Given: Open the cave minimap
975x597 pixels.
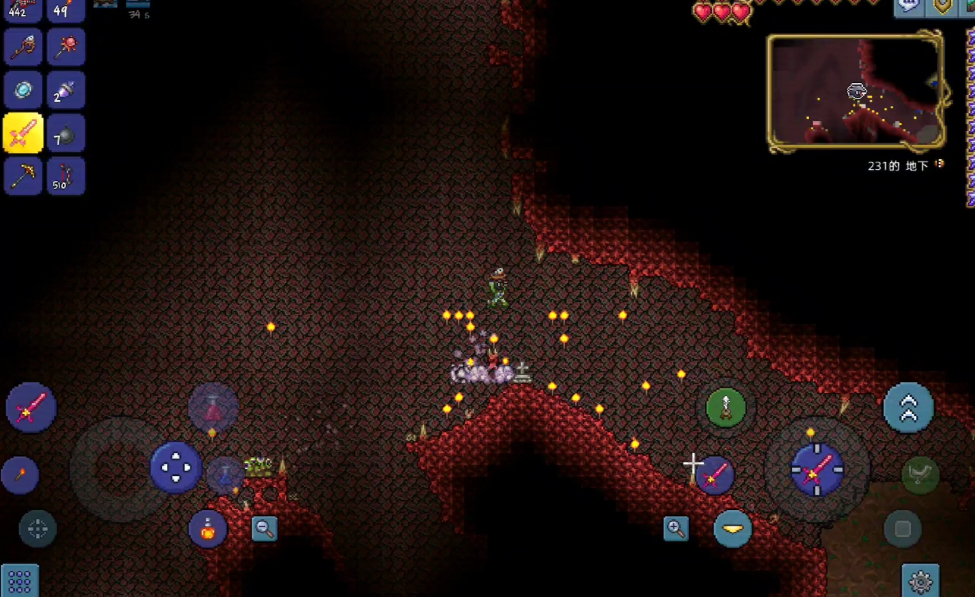Looking at the screenshot, I should 855,92.
